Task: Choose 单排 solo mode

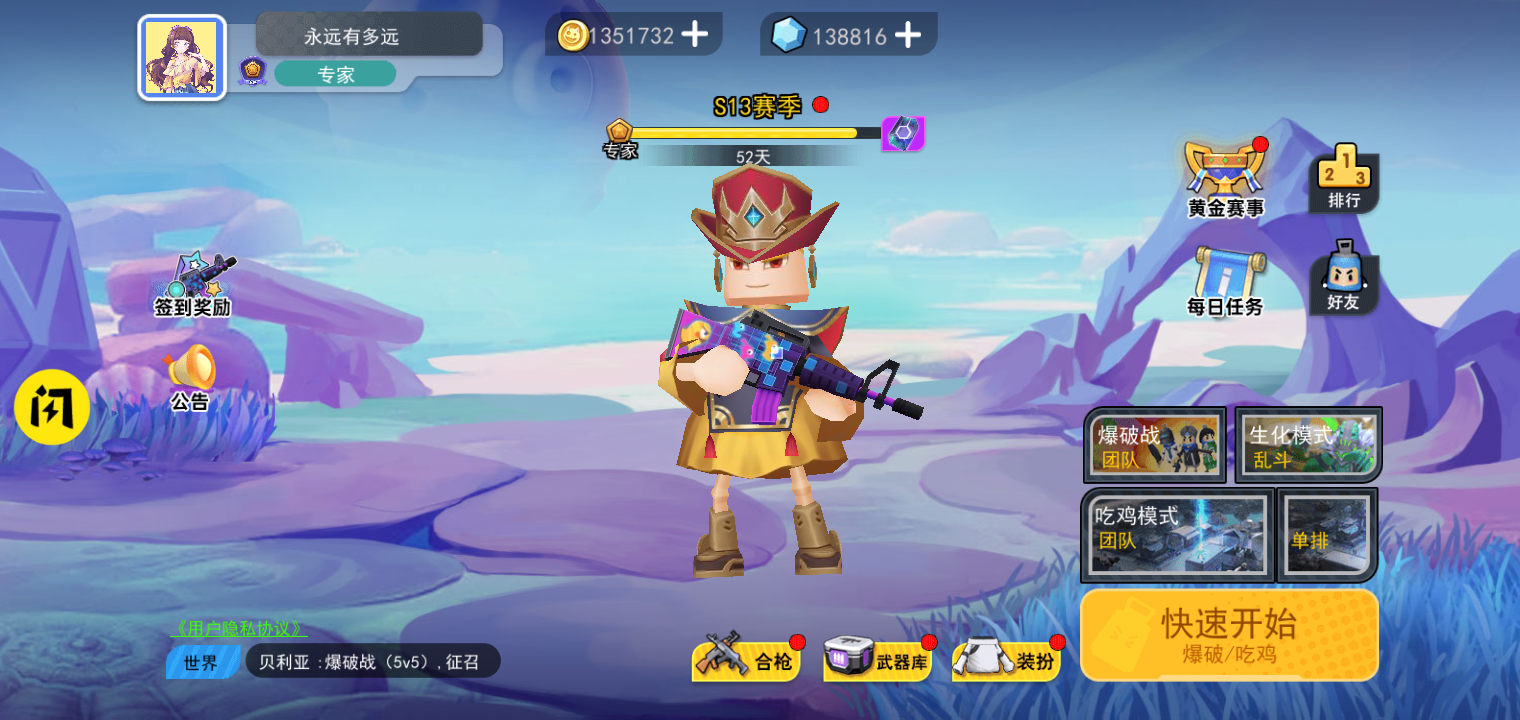Action: point(1327,535)
